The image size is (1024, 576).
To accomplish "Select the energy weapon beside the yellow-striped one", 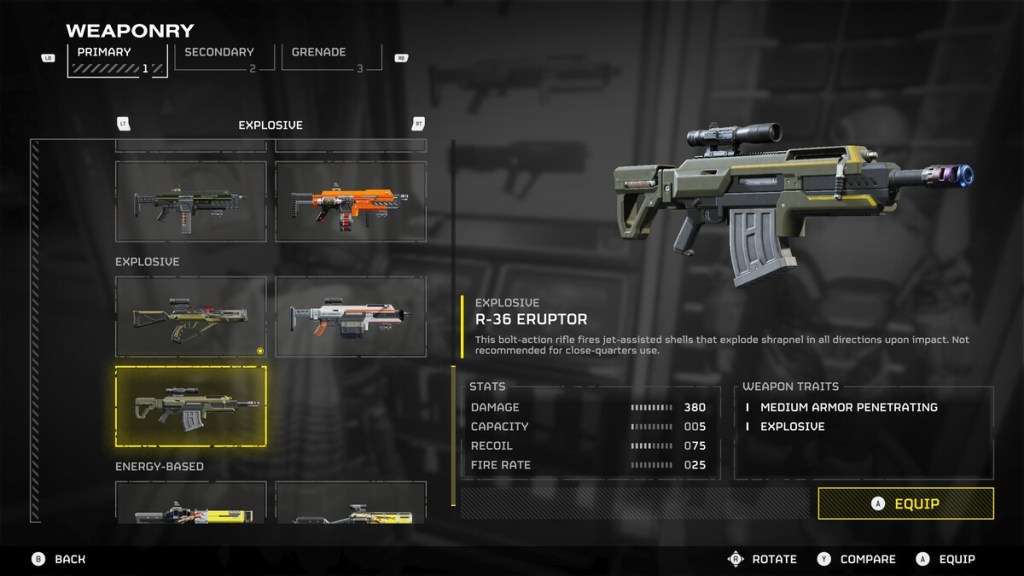I will click(351, 503).
